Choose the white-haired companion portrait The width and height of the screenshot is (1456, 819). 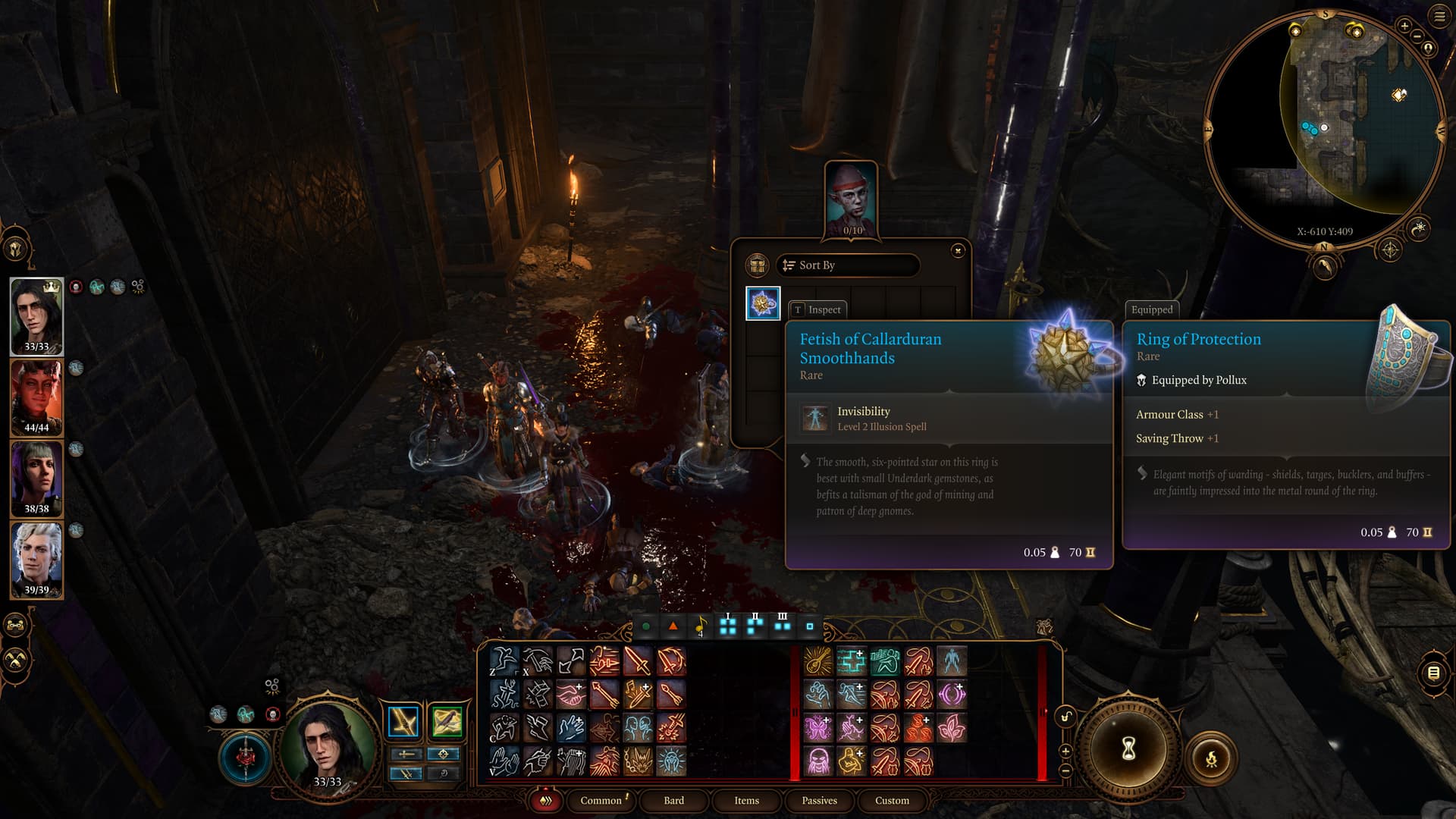36,560
